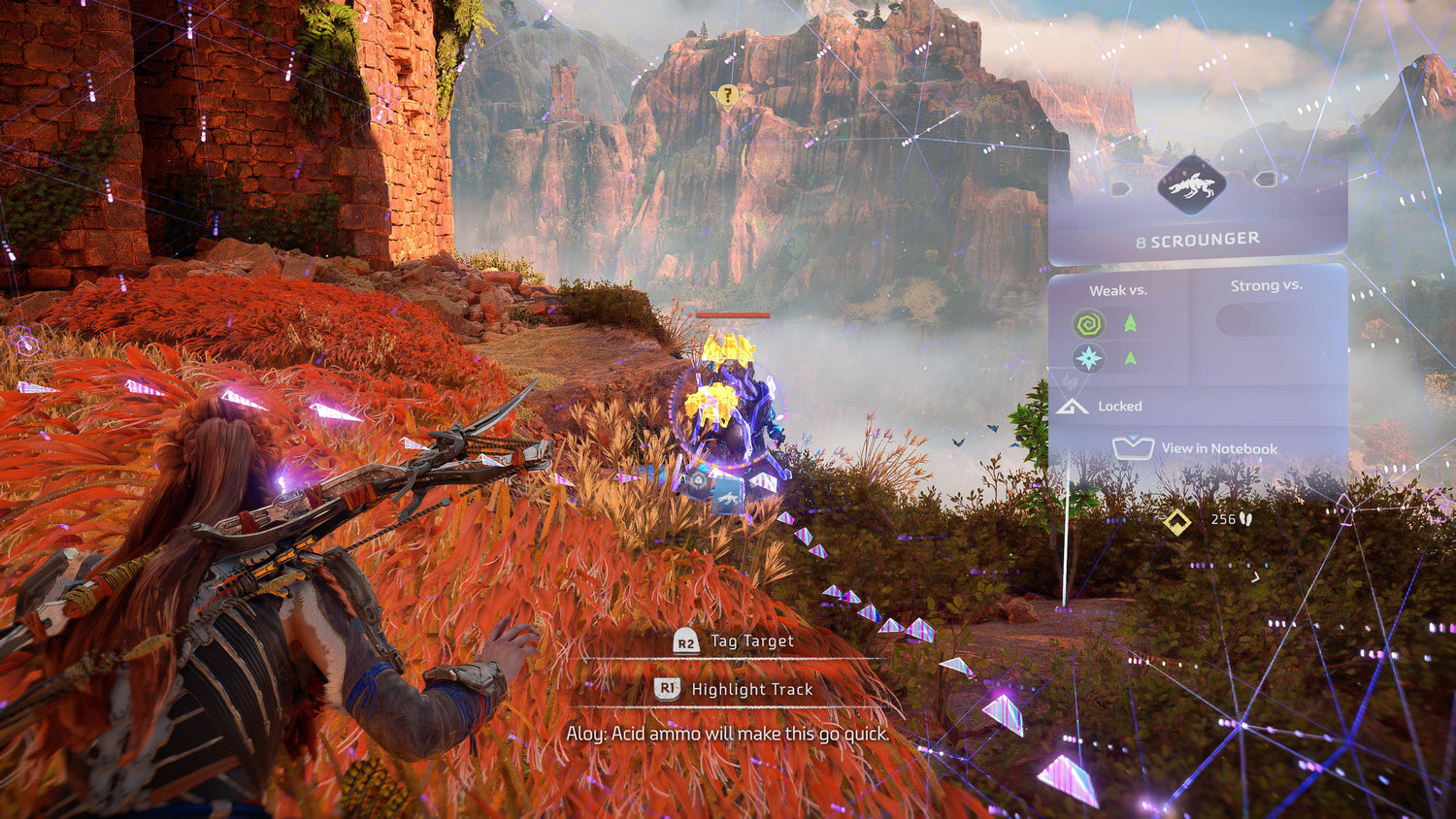Cycle to next component on Scrounger panel
The width and height of the screenshot is (1456, 819).
(x=1265, y=180)
